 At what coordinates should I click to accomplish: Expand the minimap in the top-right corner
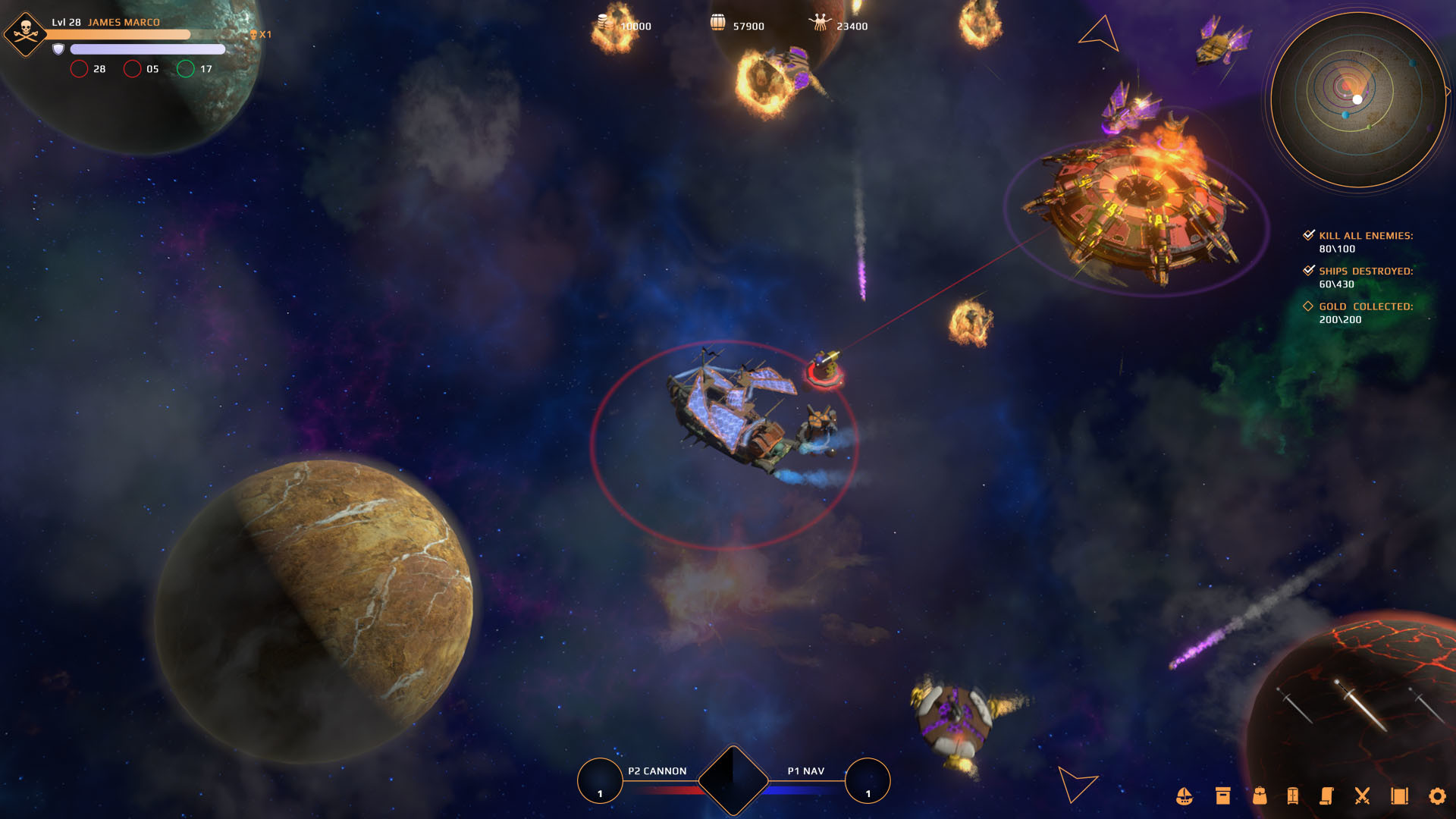click(1357, 98)
